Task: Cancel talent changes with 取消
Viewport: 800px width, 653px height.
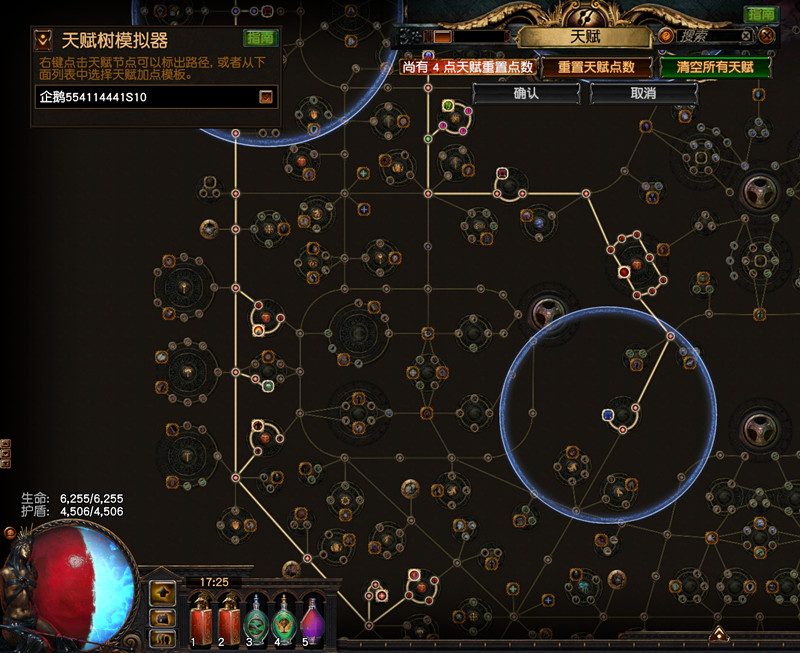Action: tap(643, 93)
